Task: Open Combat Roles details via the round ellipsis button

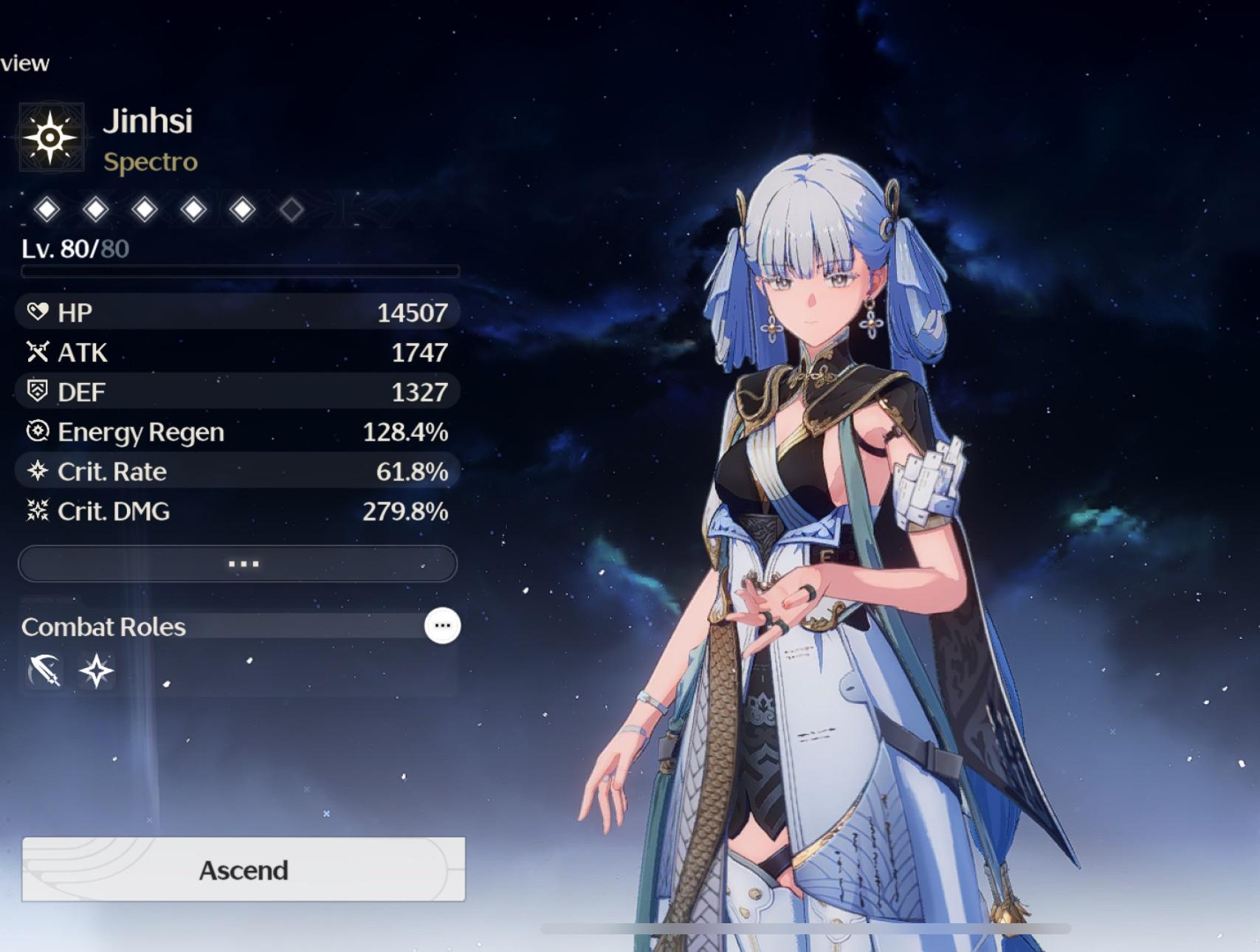Action: coord(442,626)
